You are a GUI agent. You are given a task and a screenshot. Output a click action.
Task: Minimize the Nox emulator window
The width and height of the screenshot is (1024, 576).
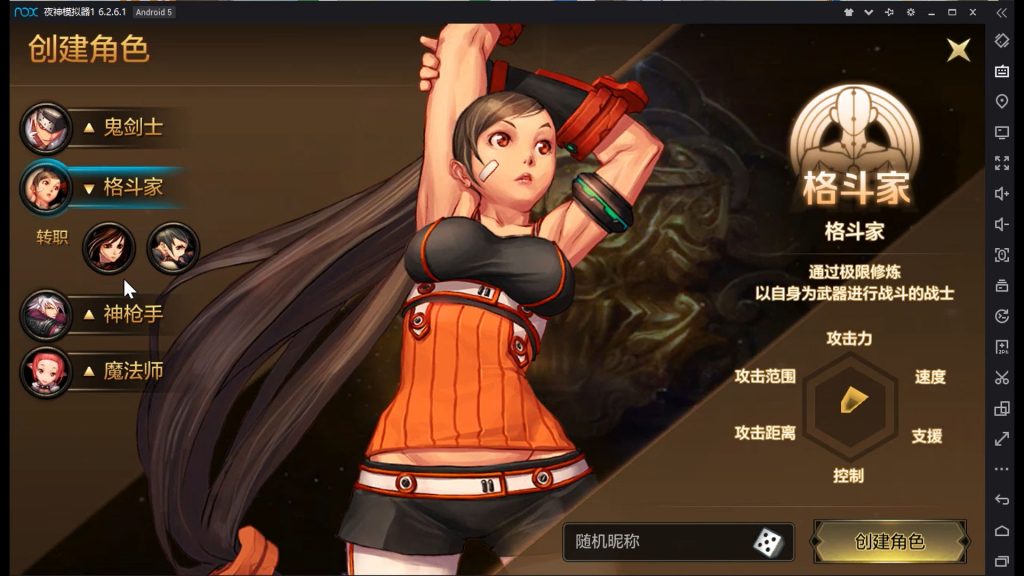click(x=931, y=12)
